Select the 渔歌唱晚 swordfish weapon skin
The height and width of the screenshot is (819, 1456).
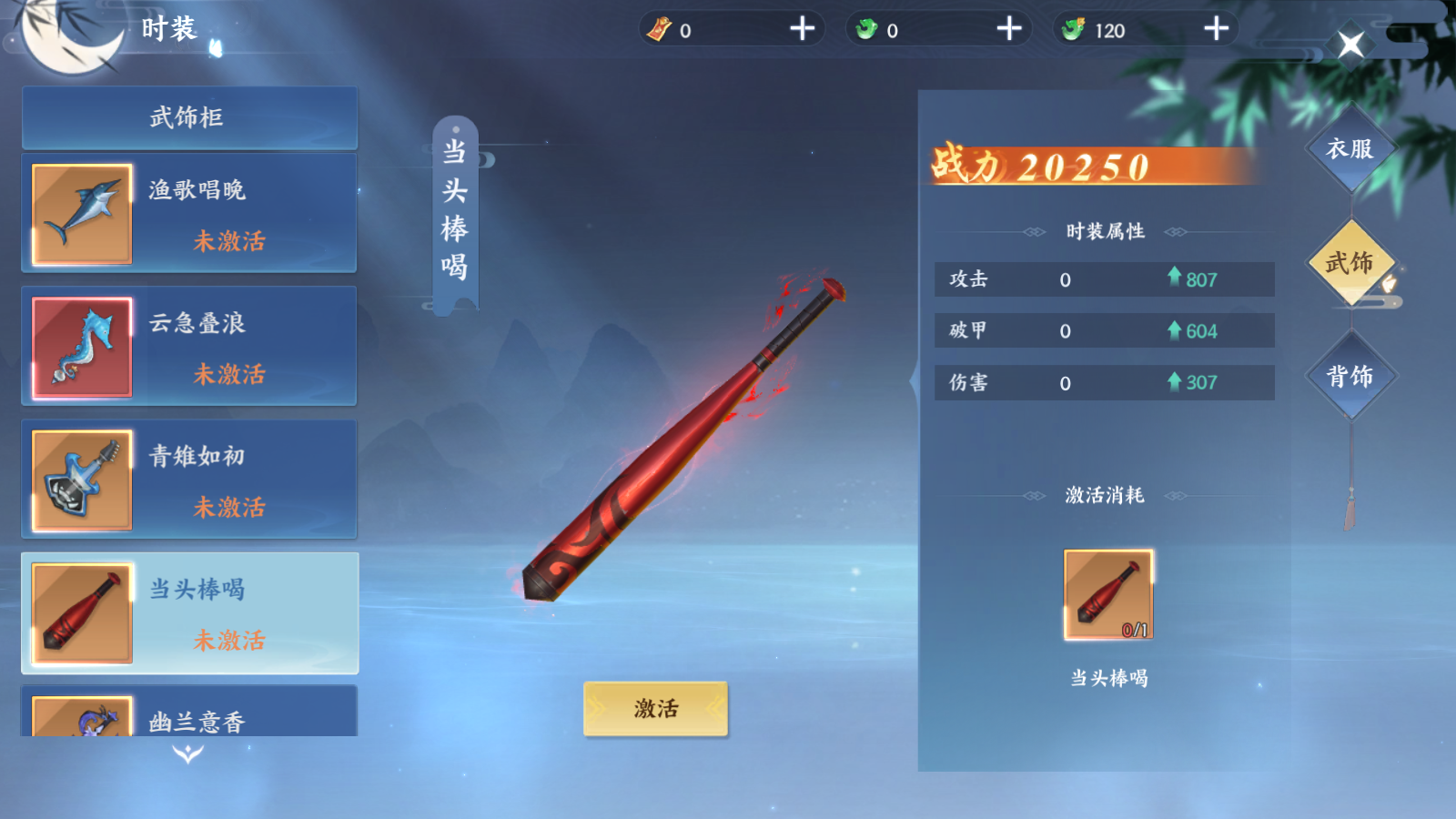pyautogui.click(x=189, y=214)
